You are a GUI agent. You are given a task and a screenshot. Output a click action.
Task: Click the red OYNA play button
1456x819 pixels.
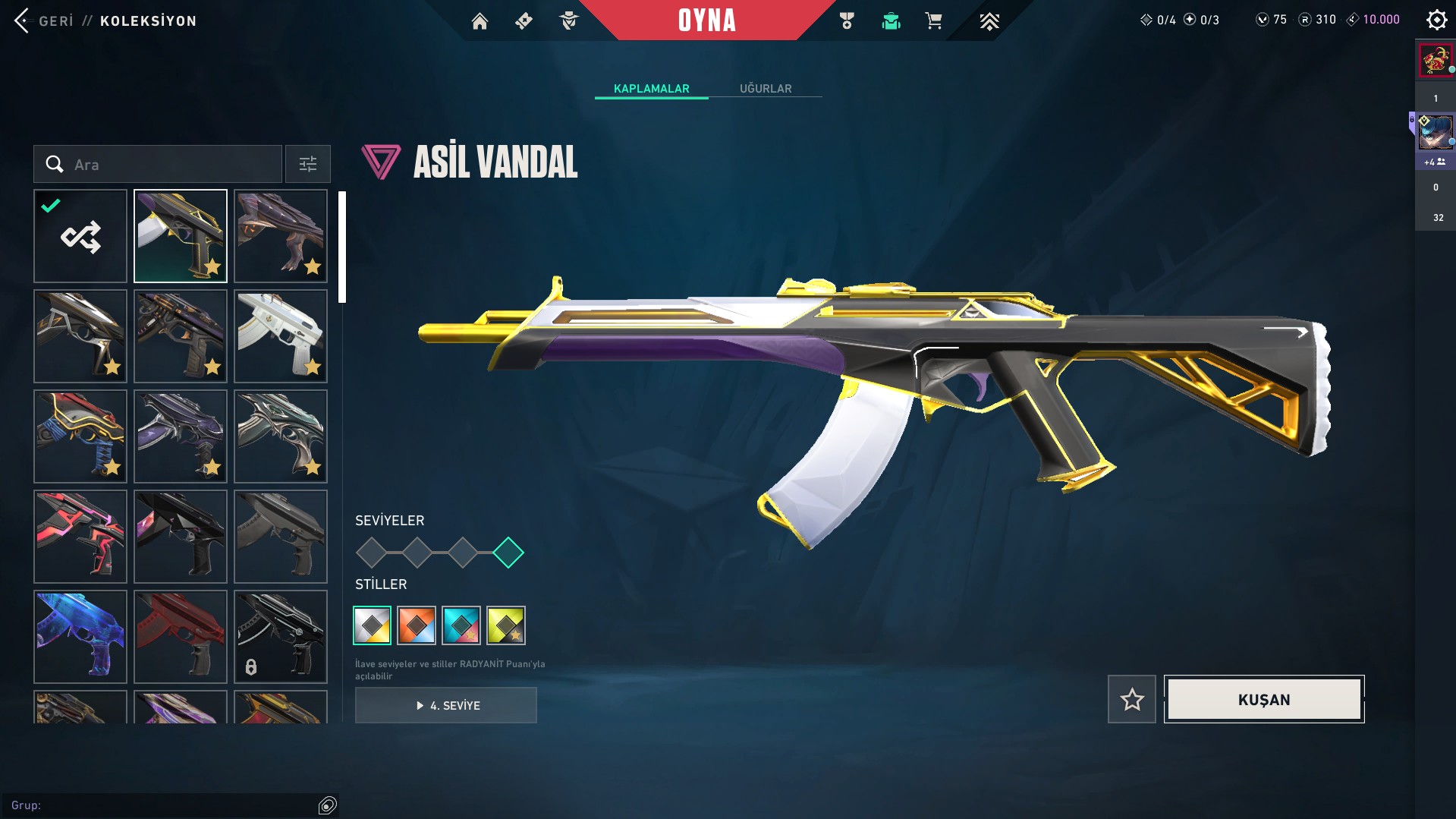point(706,20)
